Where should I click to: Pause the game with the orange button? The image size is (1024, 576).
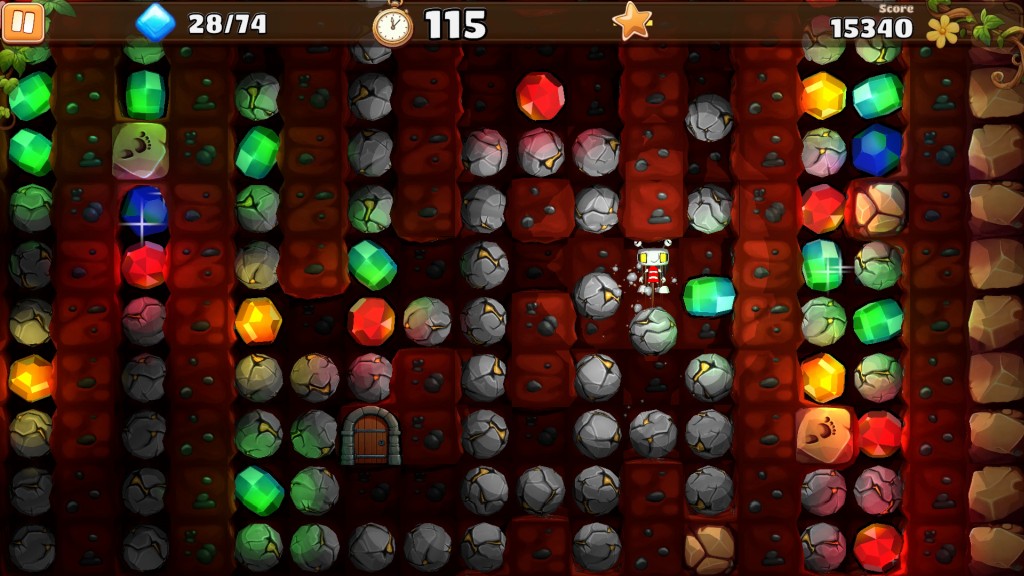23,23
